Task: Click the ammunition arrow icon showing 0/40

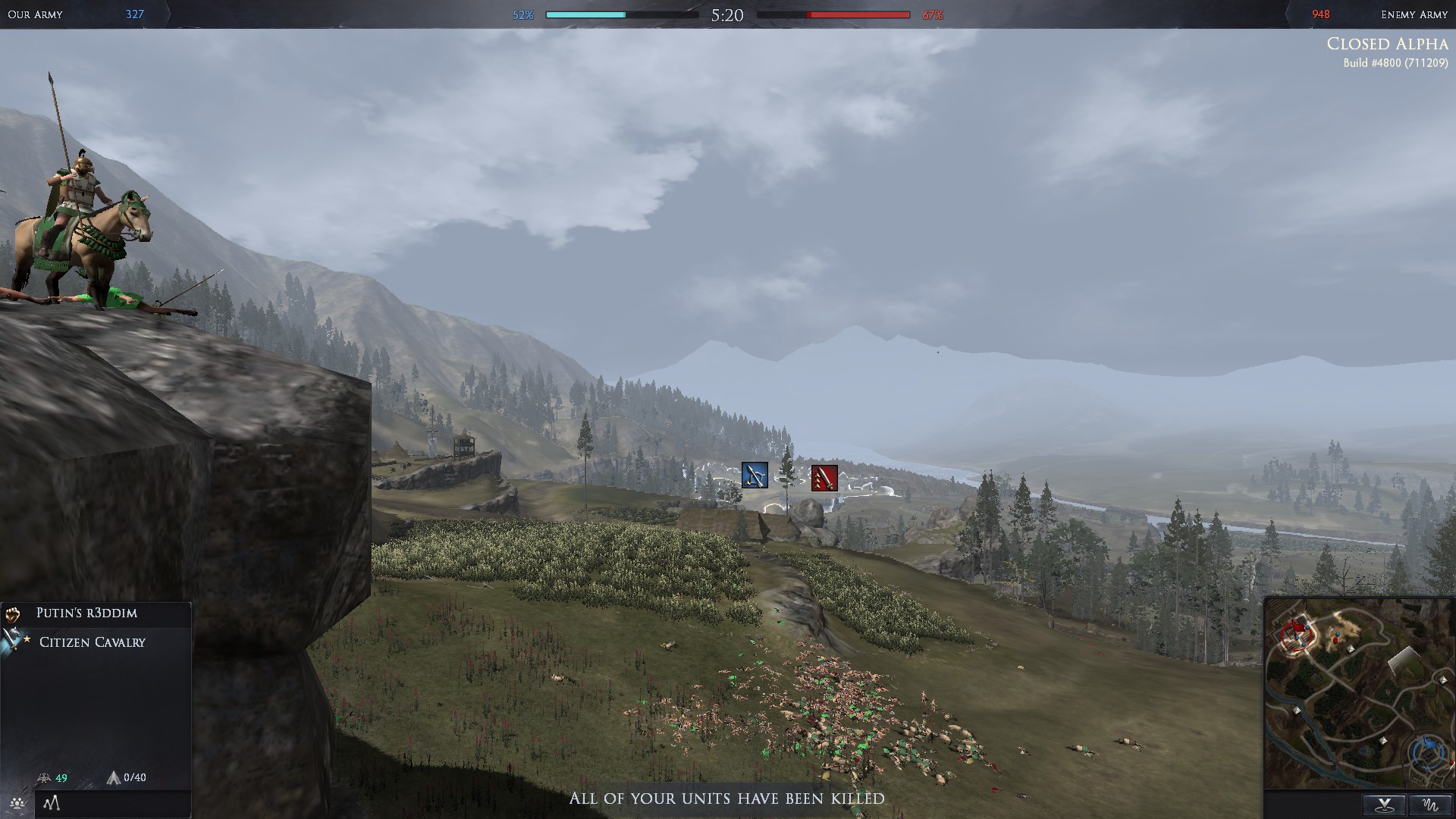Action: (115, 778)
